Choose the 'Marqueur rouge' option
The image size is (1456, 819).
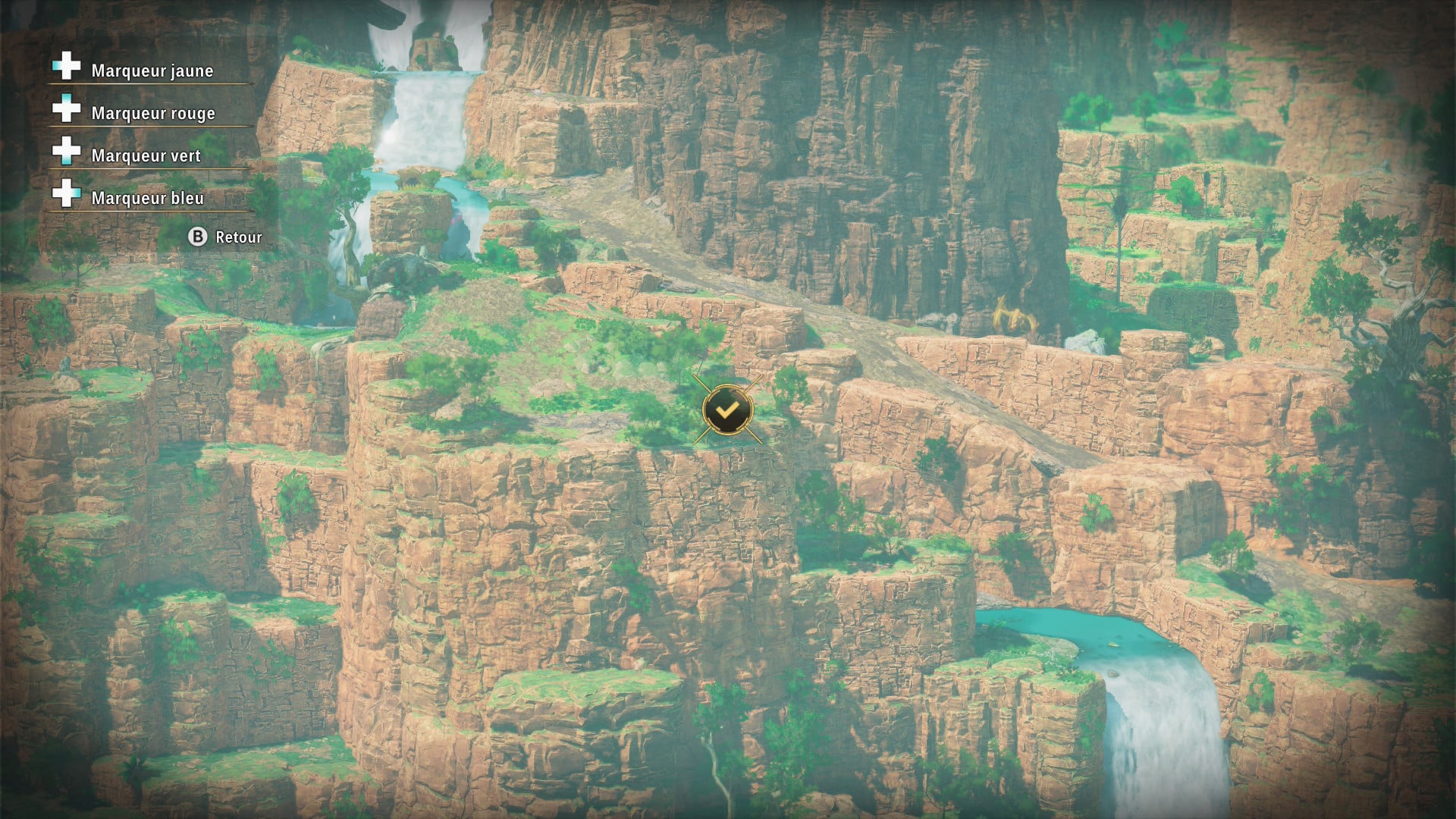coord(152,113)
